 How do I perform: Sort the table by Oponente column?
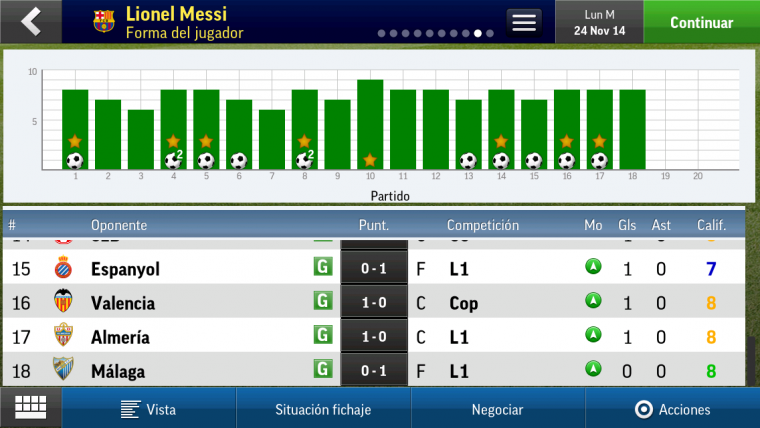coord(119,225)
